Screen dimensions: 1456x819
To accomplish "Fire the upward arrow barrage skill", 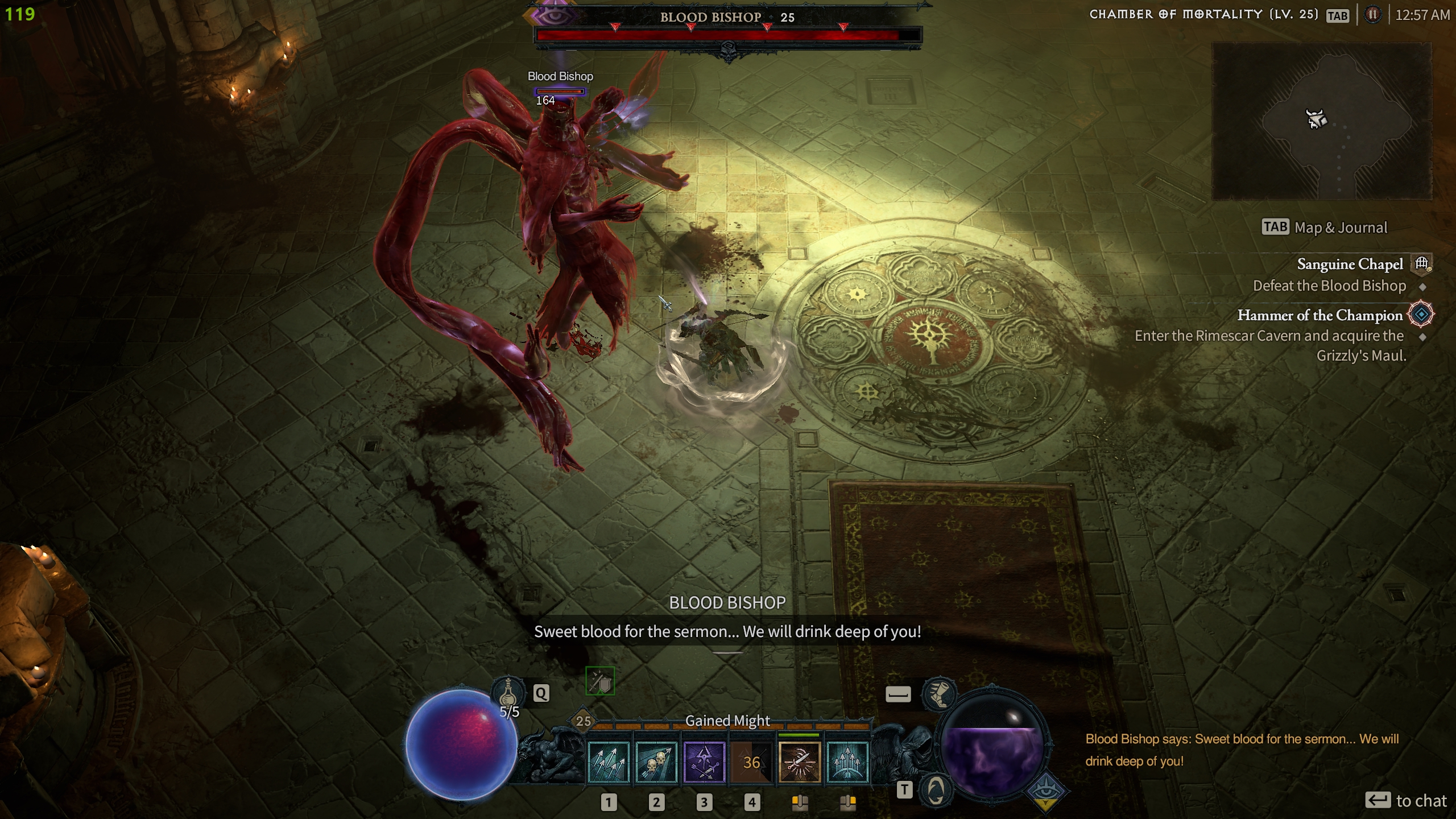I will [x=847, y=762].
